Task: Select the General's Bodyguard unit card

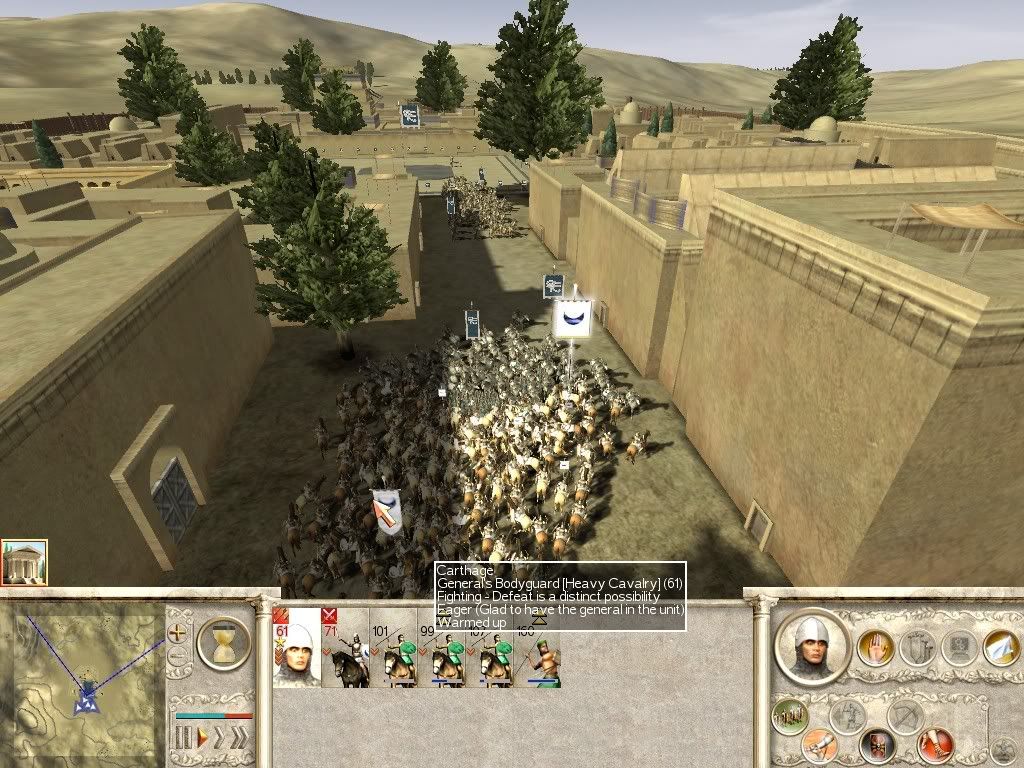Action: pyautogui.click(x=296, y=648)
